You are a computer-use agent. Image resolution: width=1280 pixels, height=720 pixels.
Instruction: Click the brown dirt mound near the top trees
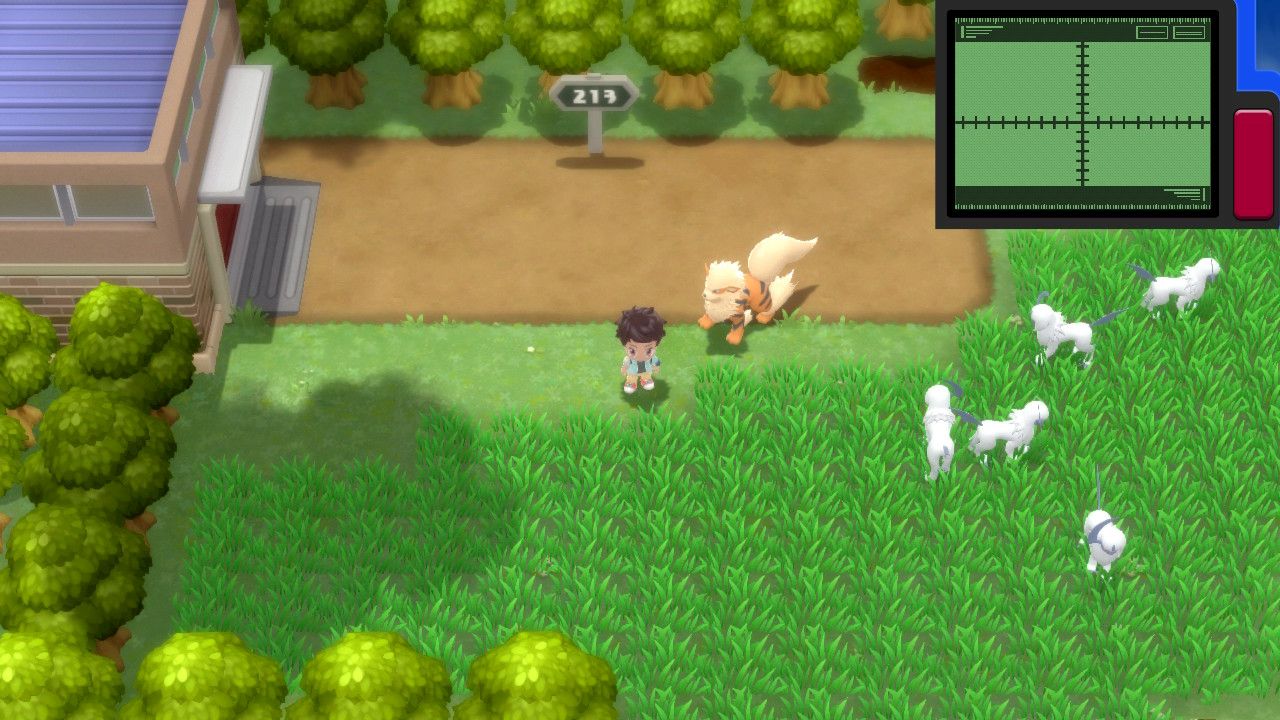[x=893, y=72]
